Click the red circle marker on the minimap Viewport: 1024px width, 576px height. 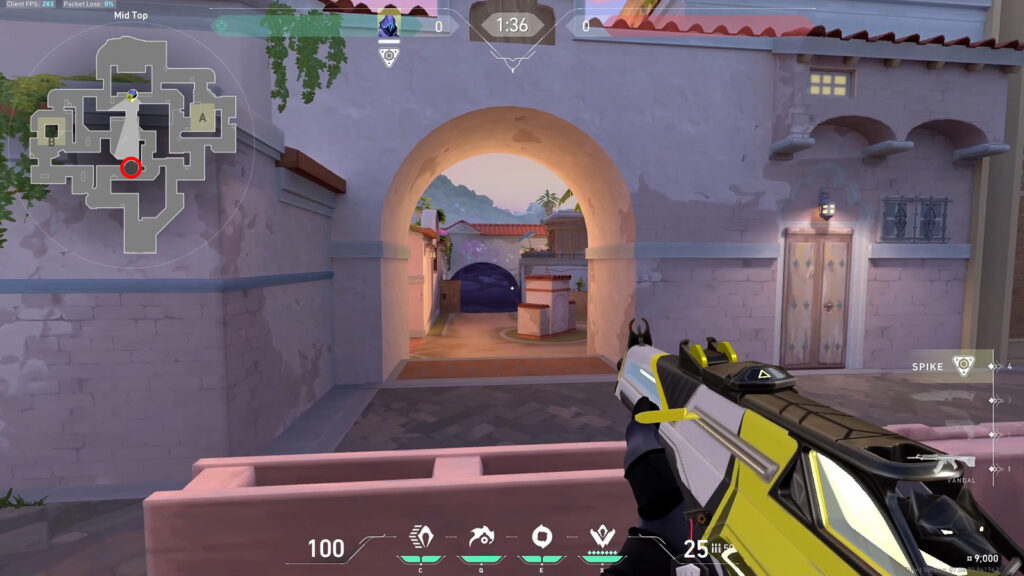click(x=130, y=168)
